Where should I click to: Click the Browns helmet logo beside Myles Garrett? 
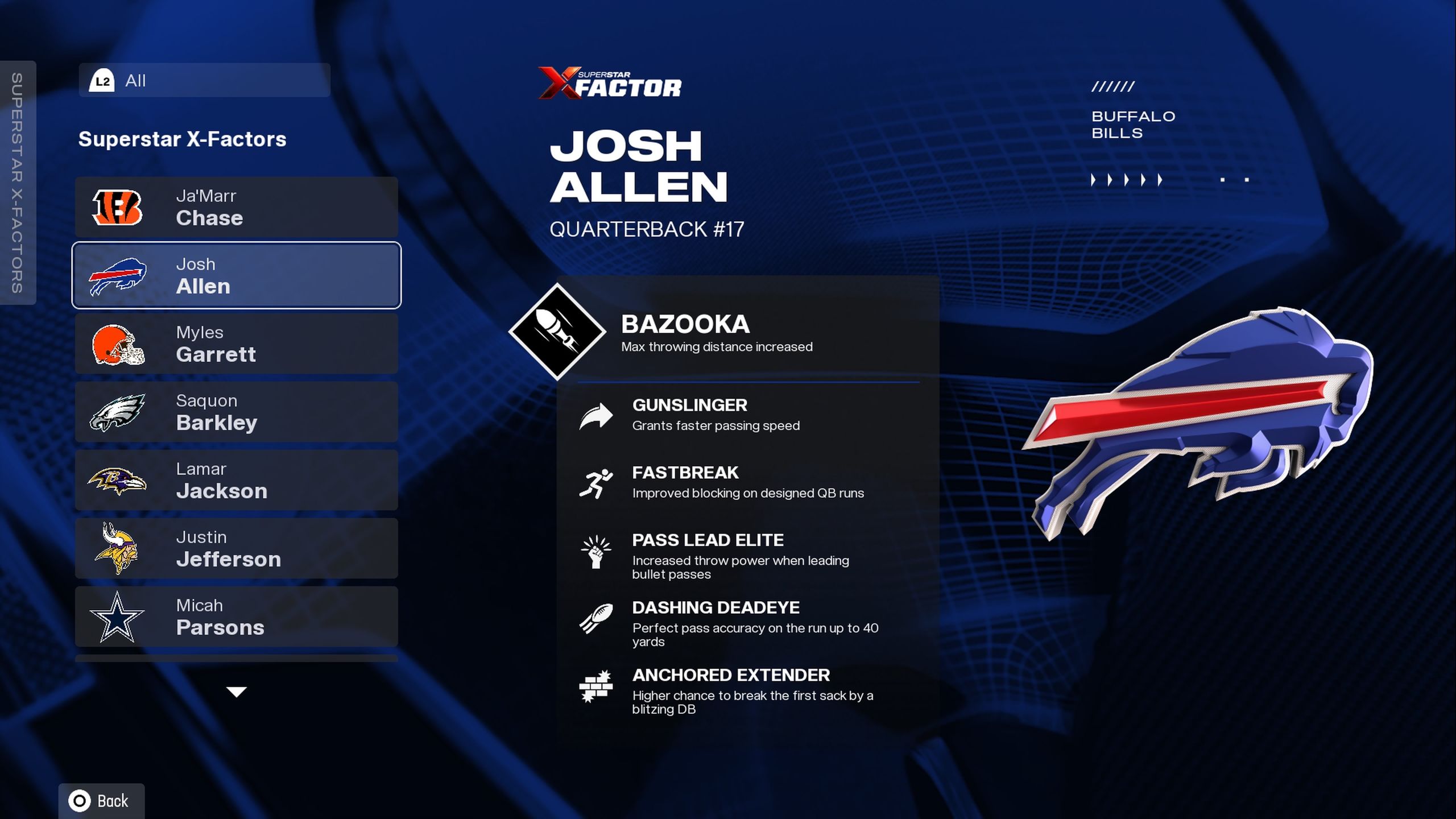coord(119,344)
